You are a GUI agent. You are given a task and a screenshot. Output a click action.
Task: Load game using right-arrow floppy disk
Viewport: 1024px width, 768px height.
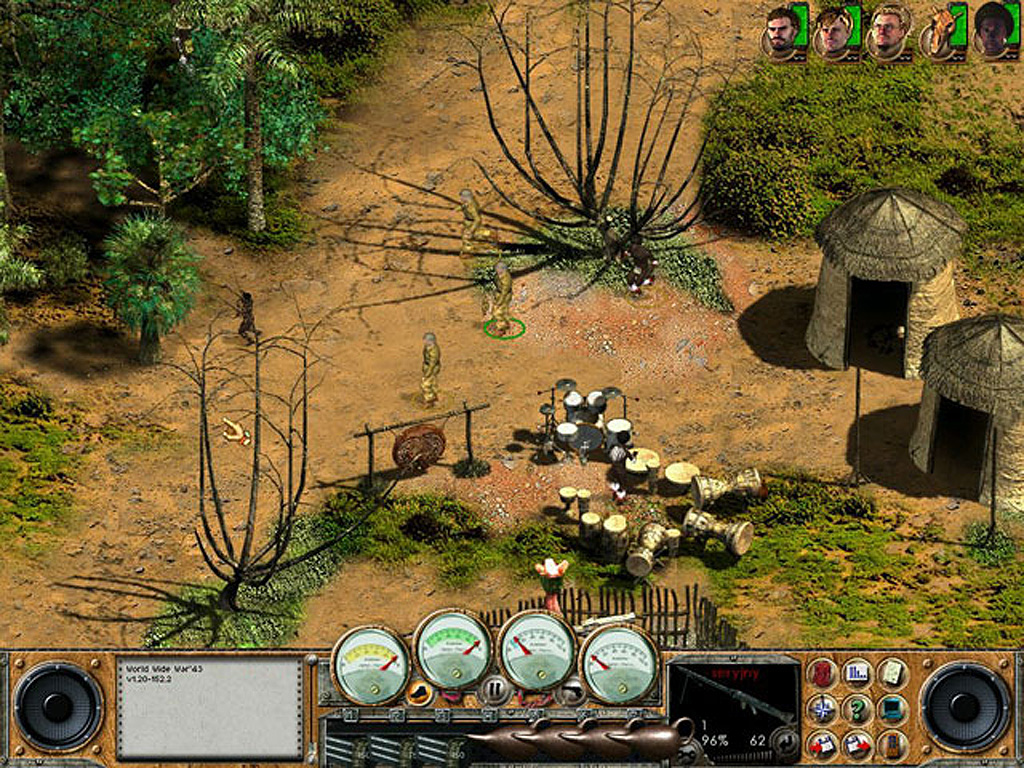point(857,744)
